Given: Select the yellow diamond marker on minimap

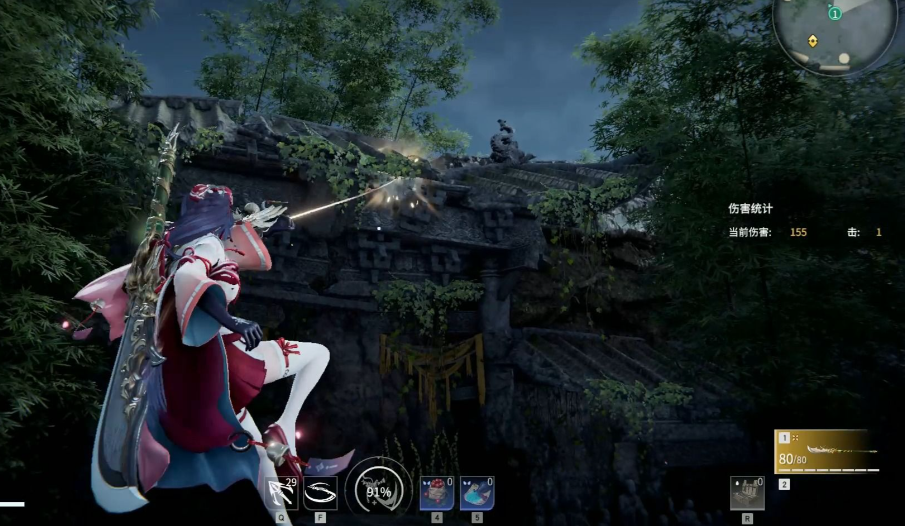Looking at the screenshot, I should coord(812,41).
